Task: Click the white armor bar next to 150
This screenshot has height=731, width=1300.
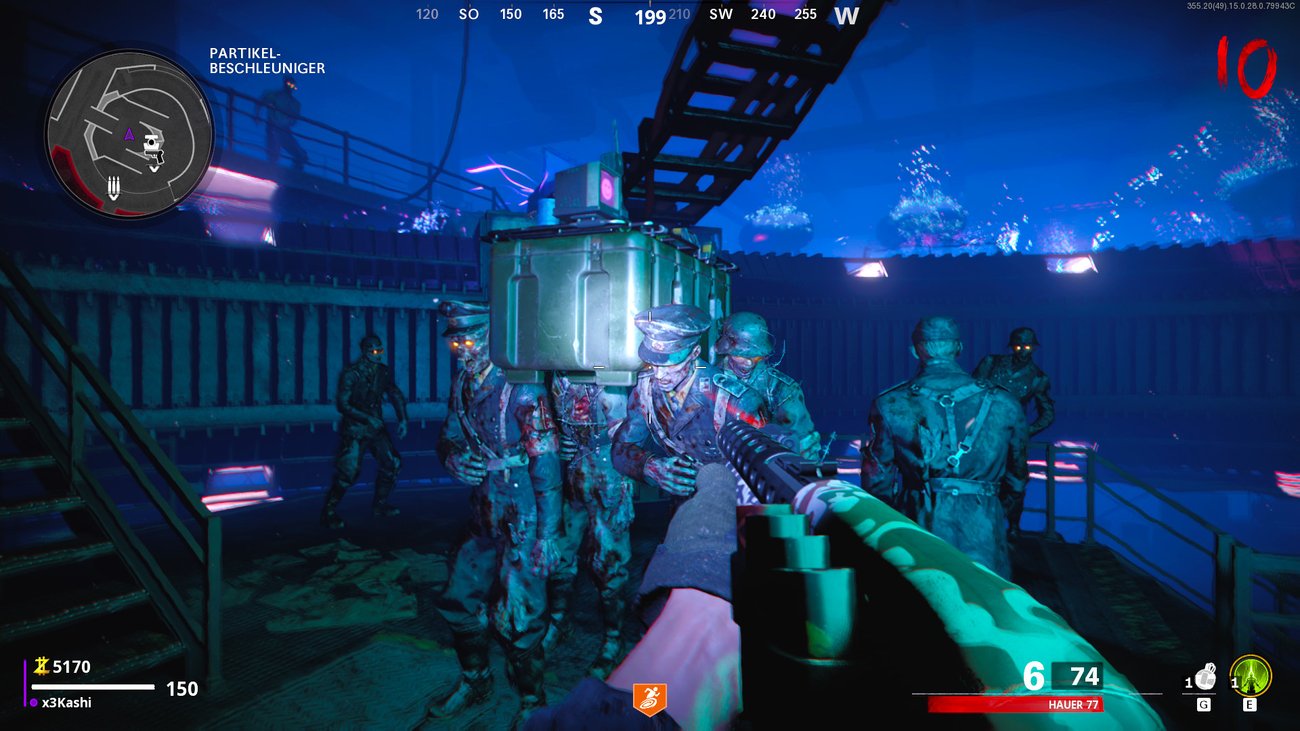Action: tap(95, 687)
